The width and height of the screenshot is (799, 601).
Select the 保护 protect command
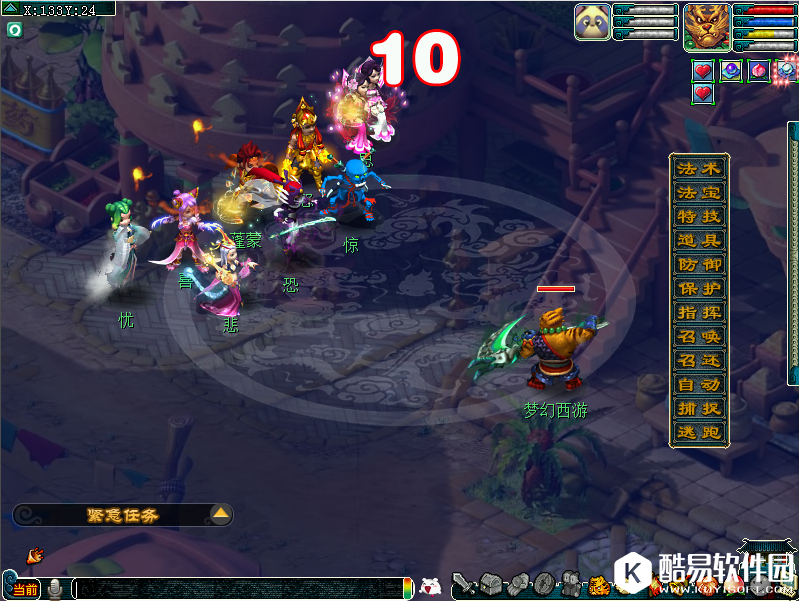coord(698,288)
